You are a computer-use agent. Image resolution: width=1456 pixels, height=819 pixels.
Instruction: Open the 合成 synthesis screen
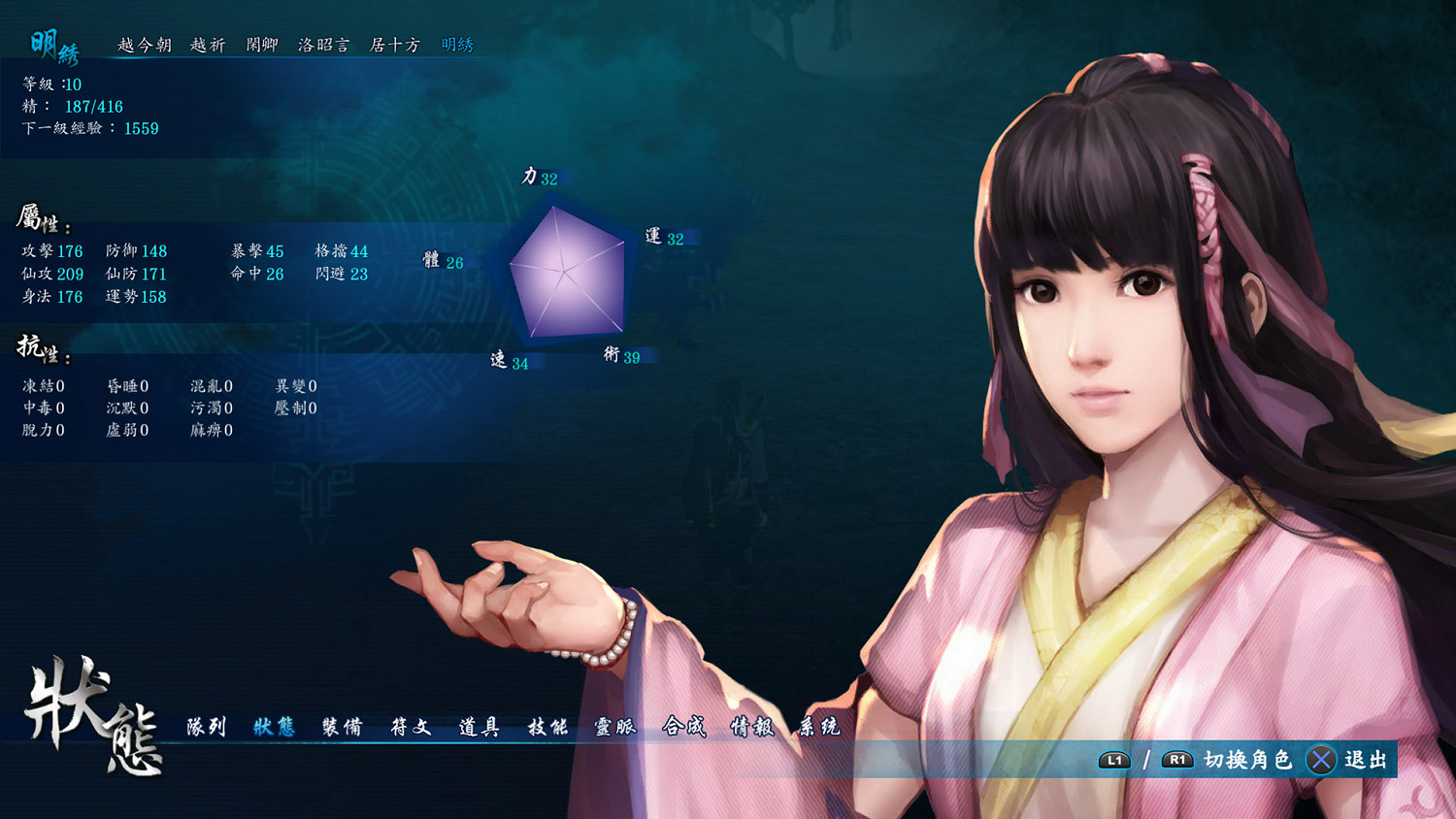tap(685, 727)
